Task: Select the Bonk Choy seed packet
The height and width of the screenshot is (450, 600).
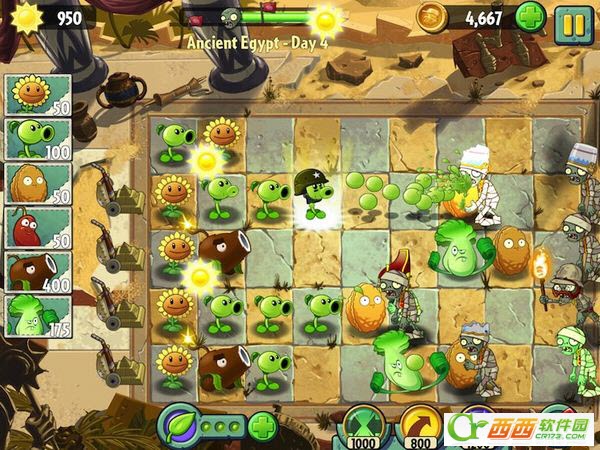Action: (x=37, y=316)
